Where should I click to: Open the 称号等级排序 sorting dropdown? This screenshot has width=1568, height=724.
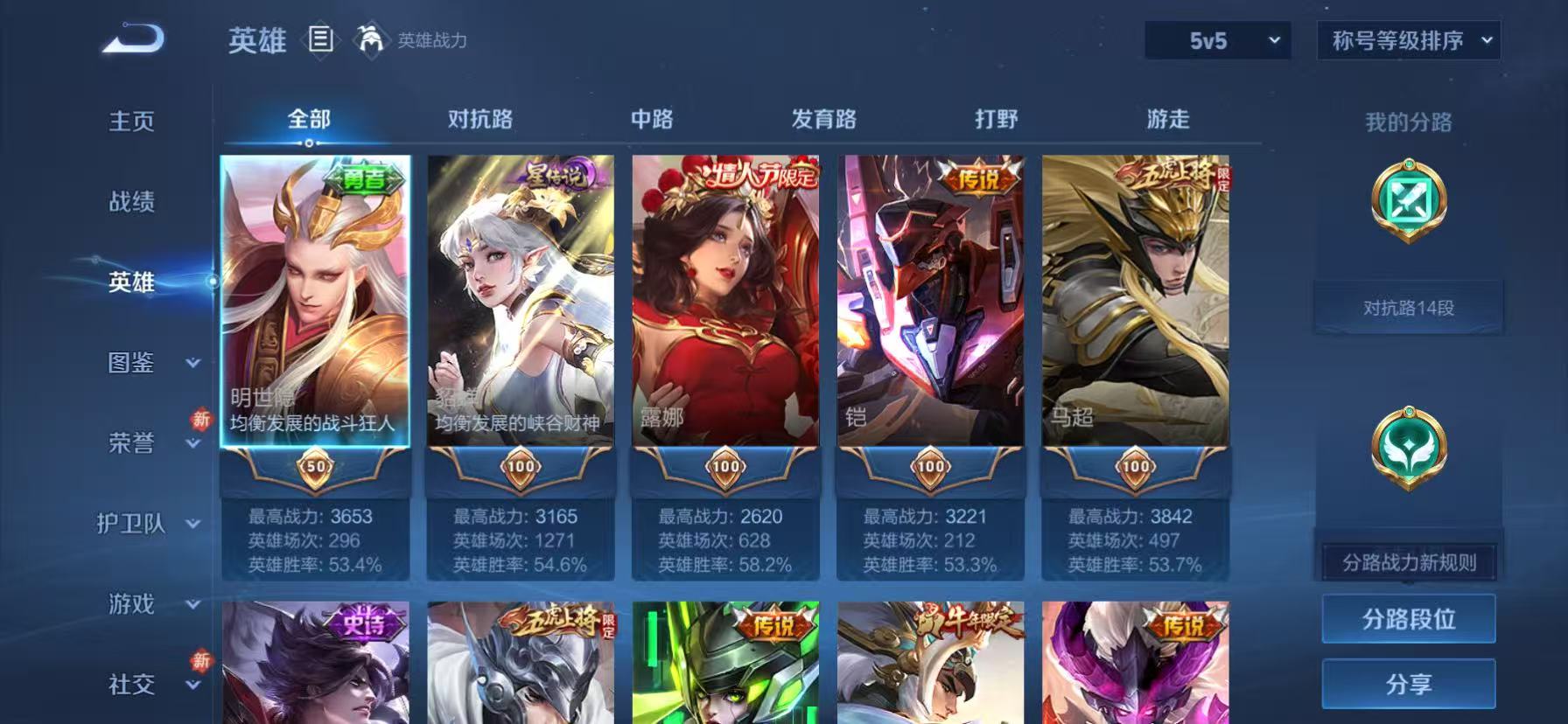[x=1409, y=40]
